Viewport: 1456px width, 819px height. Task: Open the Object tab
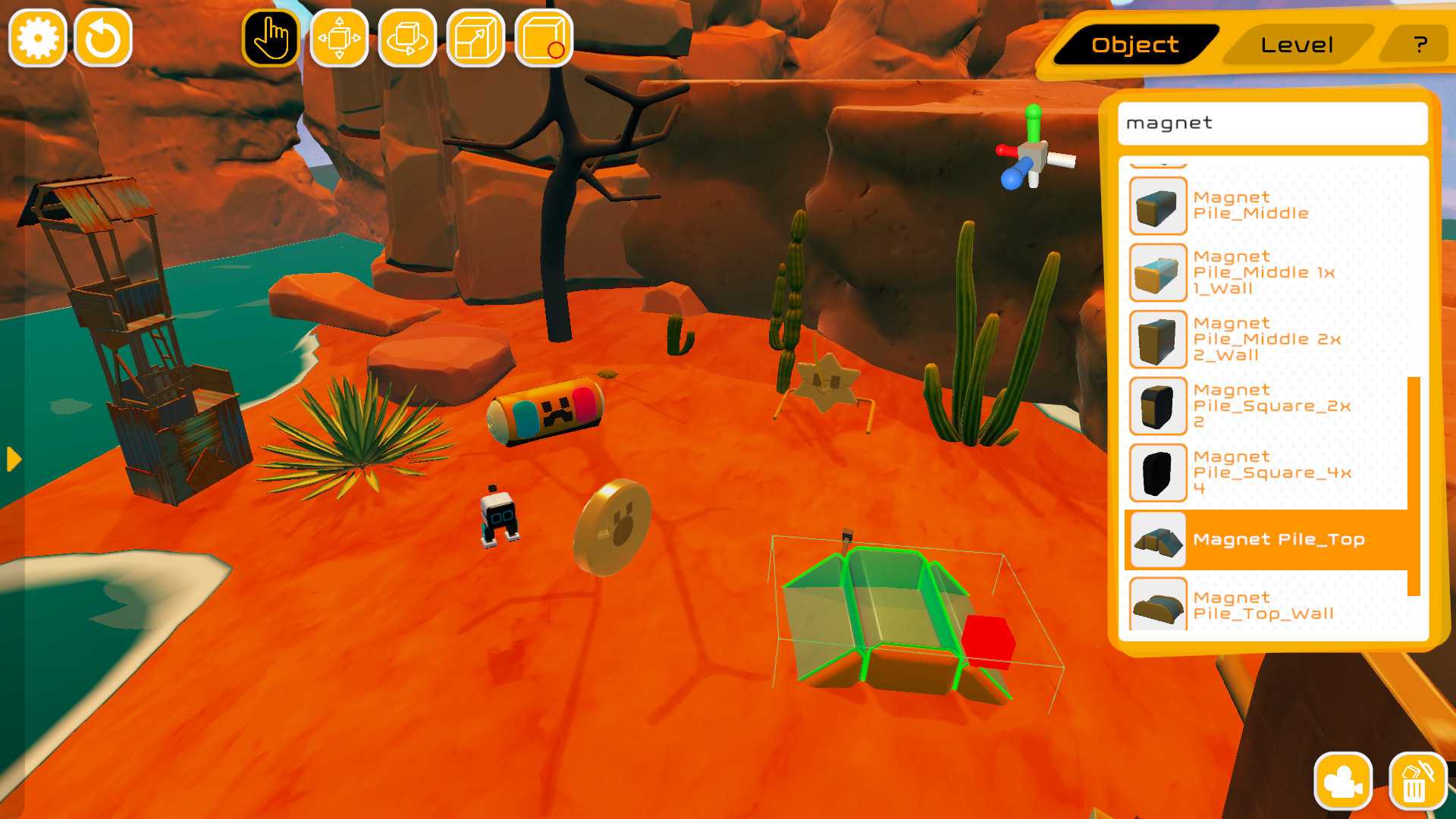1134,44
